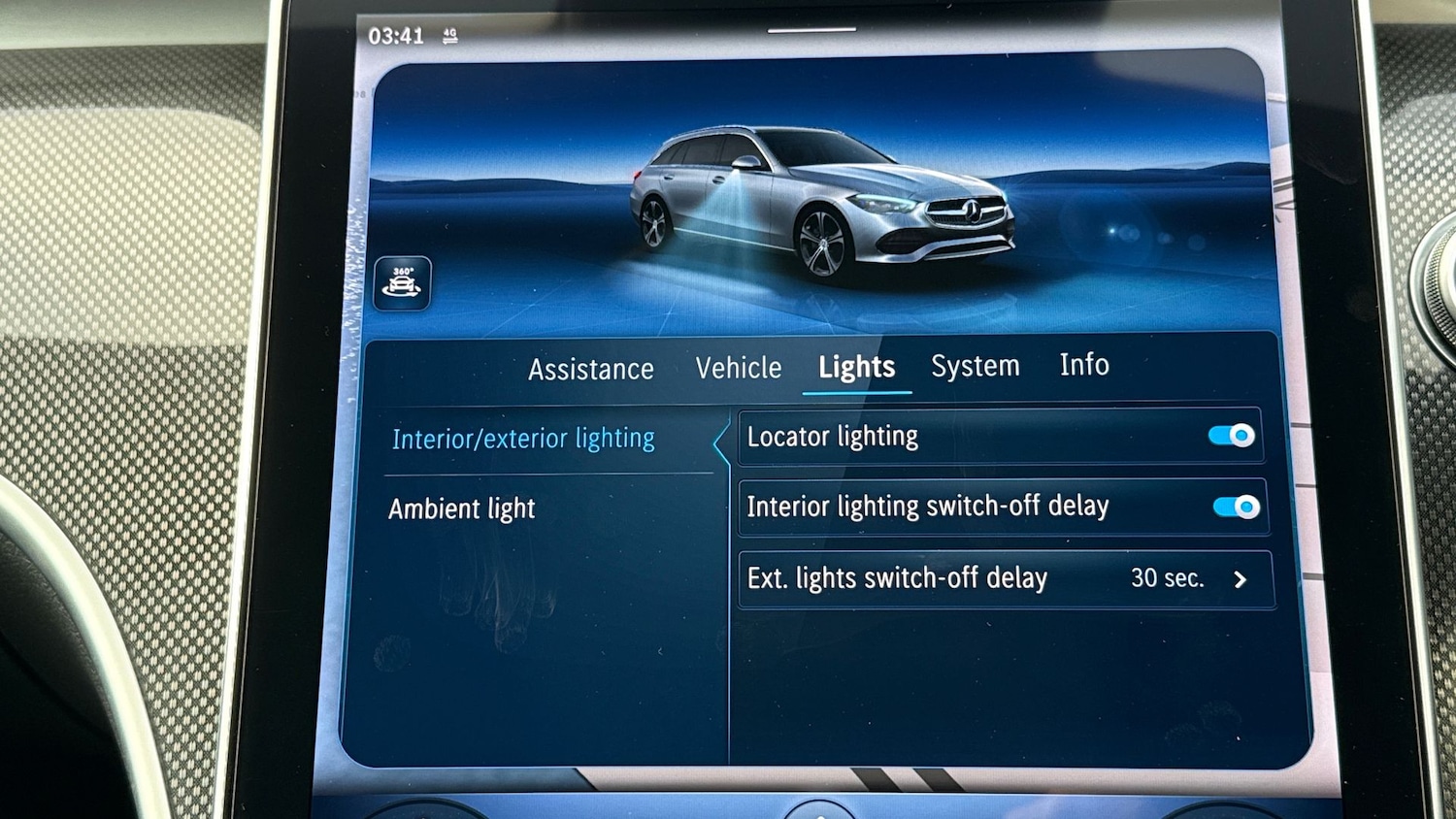Toggle the Locator lighting switch
The width and height of the screenshot is (1456, 819).
(1229, 437)
